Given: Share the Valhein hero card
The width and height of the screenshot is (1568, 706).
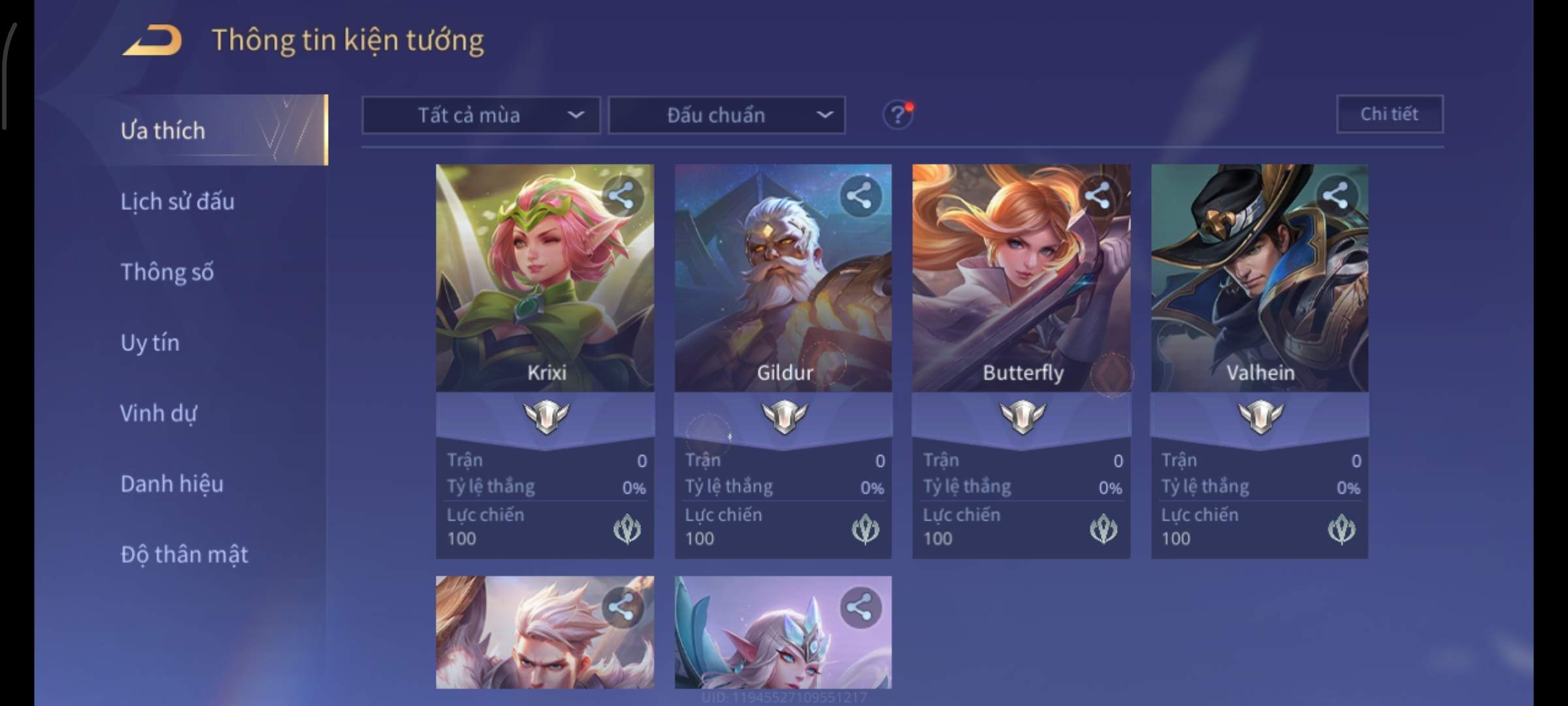Looking at the screenshot, I should 1335,195.
